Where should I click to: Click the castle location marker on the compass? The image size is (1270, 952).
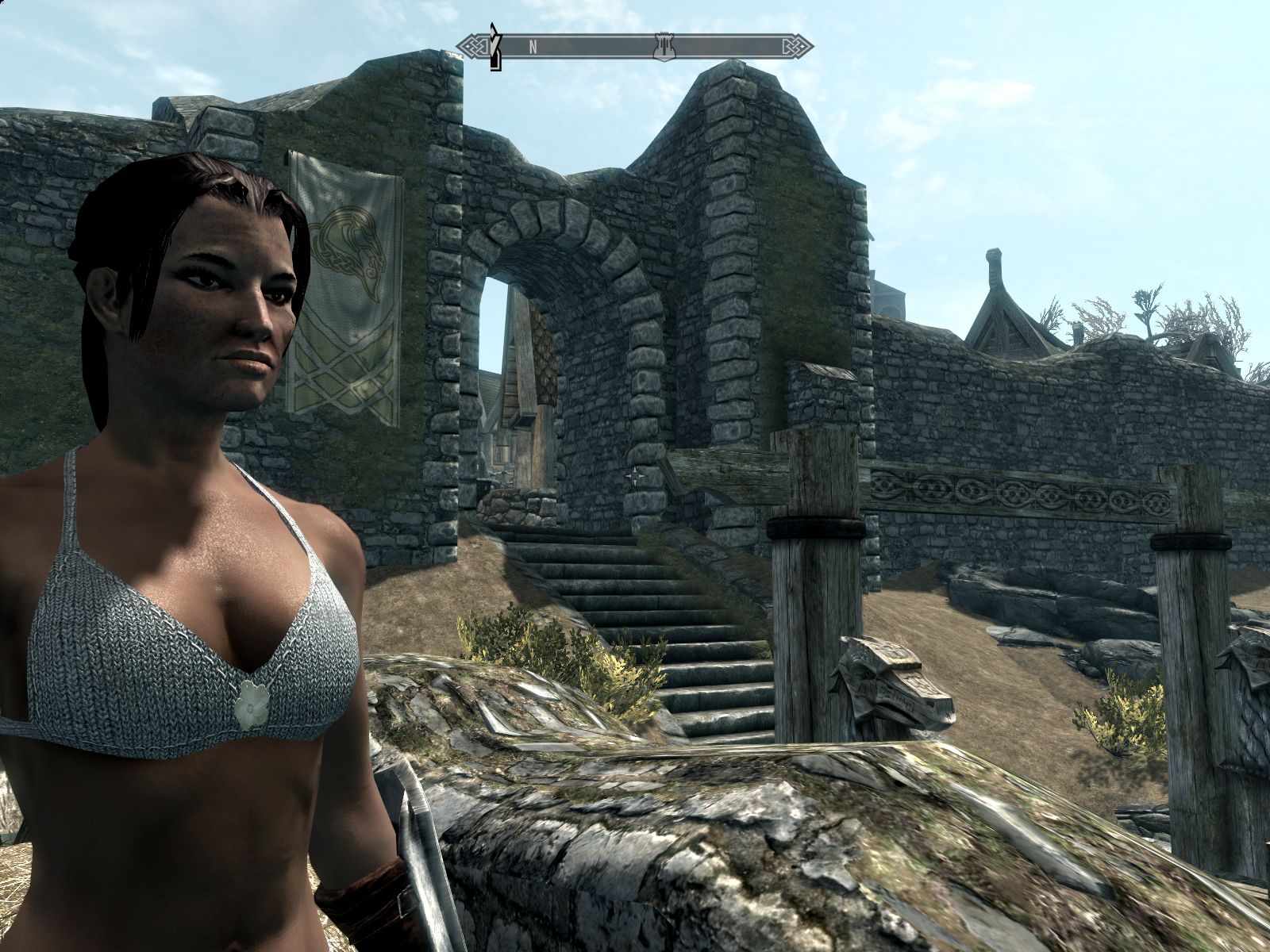tap(660, 46)
